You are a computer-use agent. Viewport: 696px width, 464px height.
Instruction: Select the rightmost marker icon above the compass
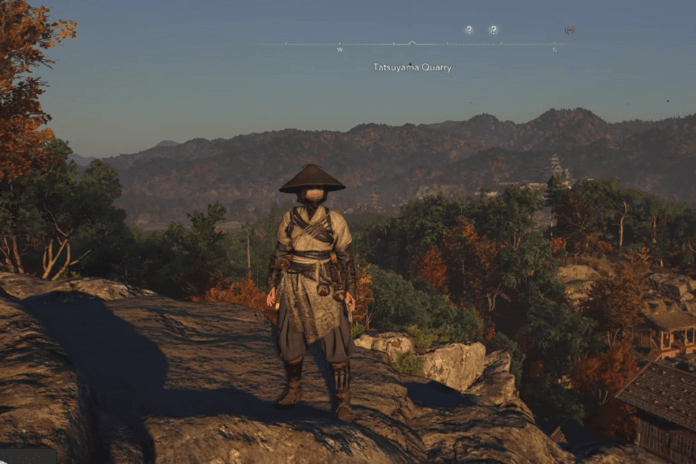pos(569,30)
